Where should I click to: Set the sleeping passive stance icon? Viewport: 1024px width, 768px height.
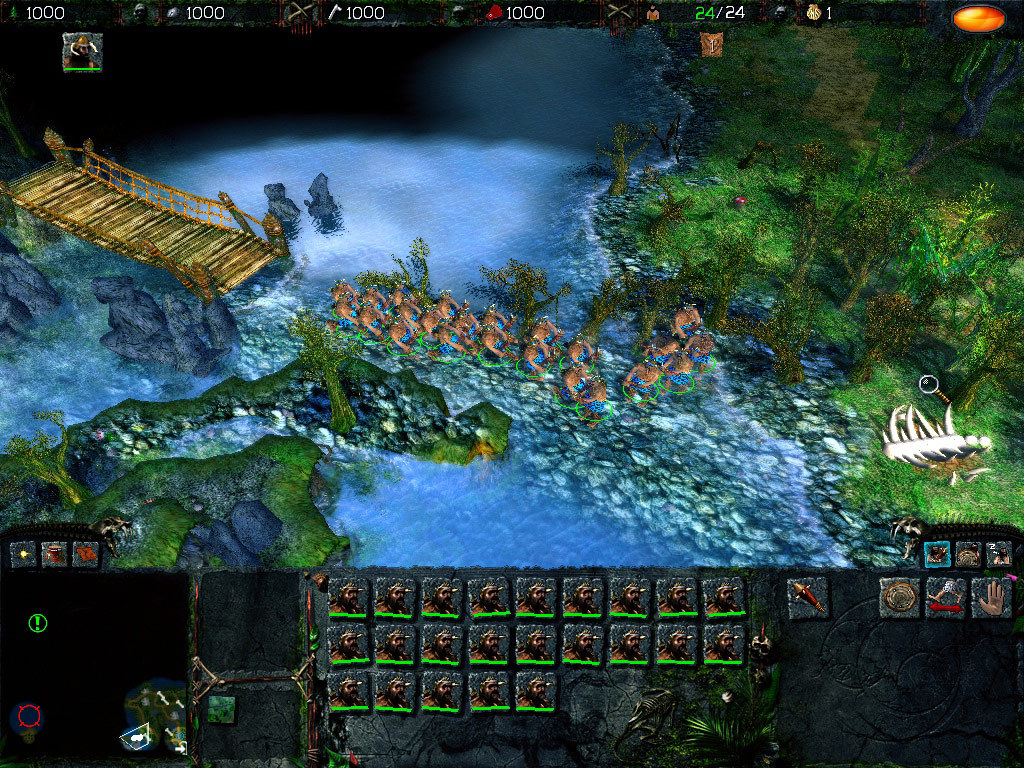click(x=997, y=553)
